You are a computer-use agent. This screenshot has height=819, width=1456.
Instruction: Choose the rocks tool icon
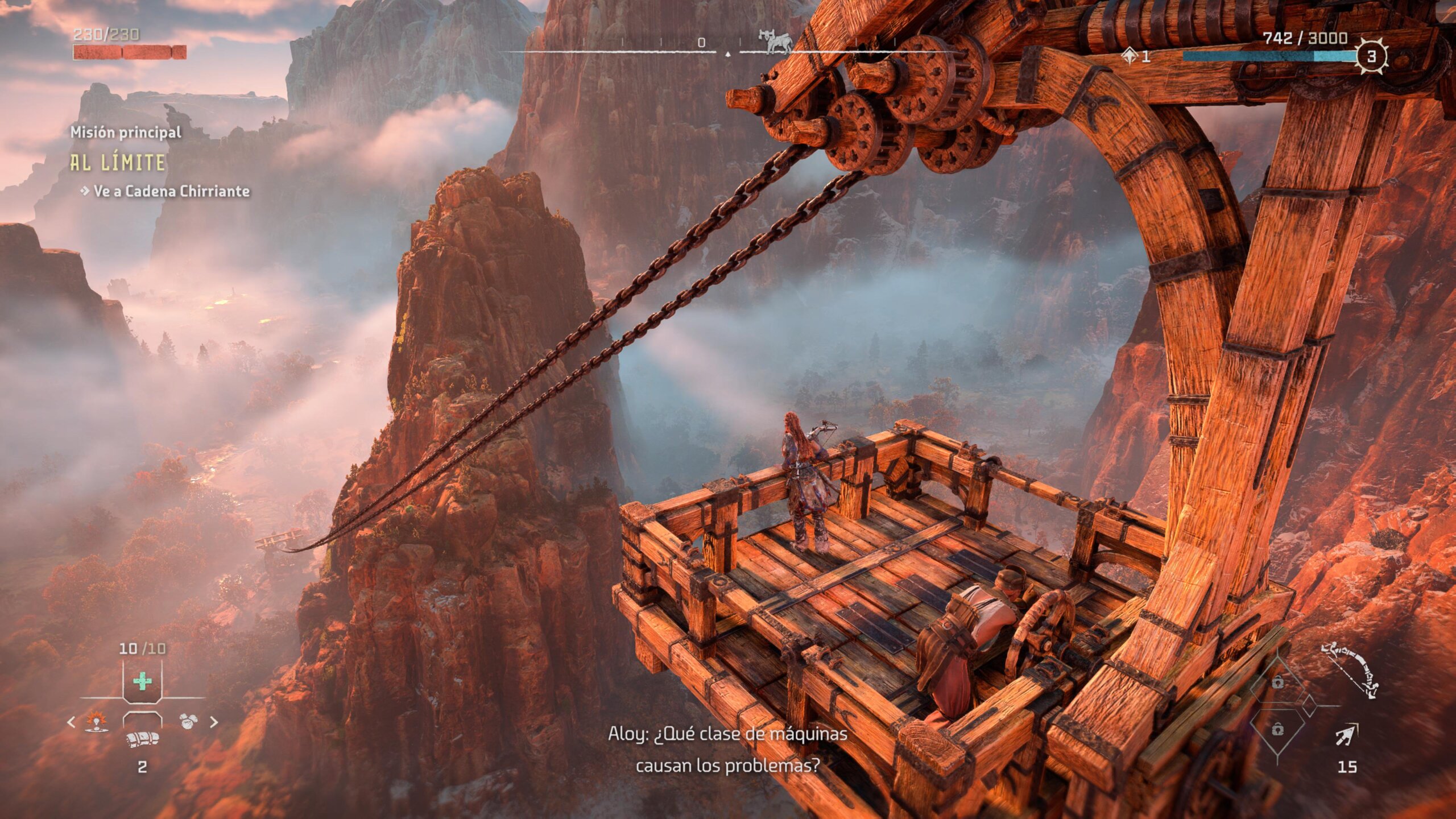188,722
